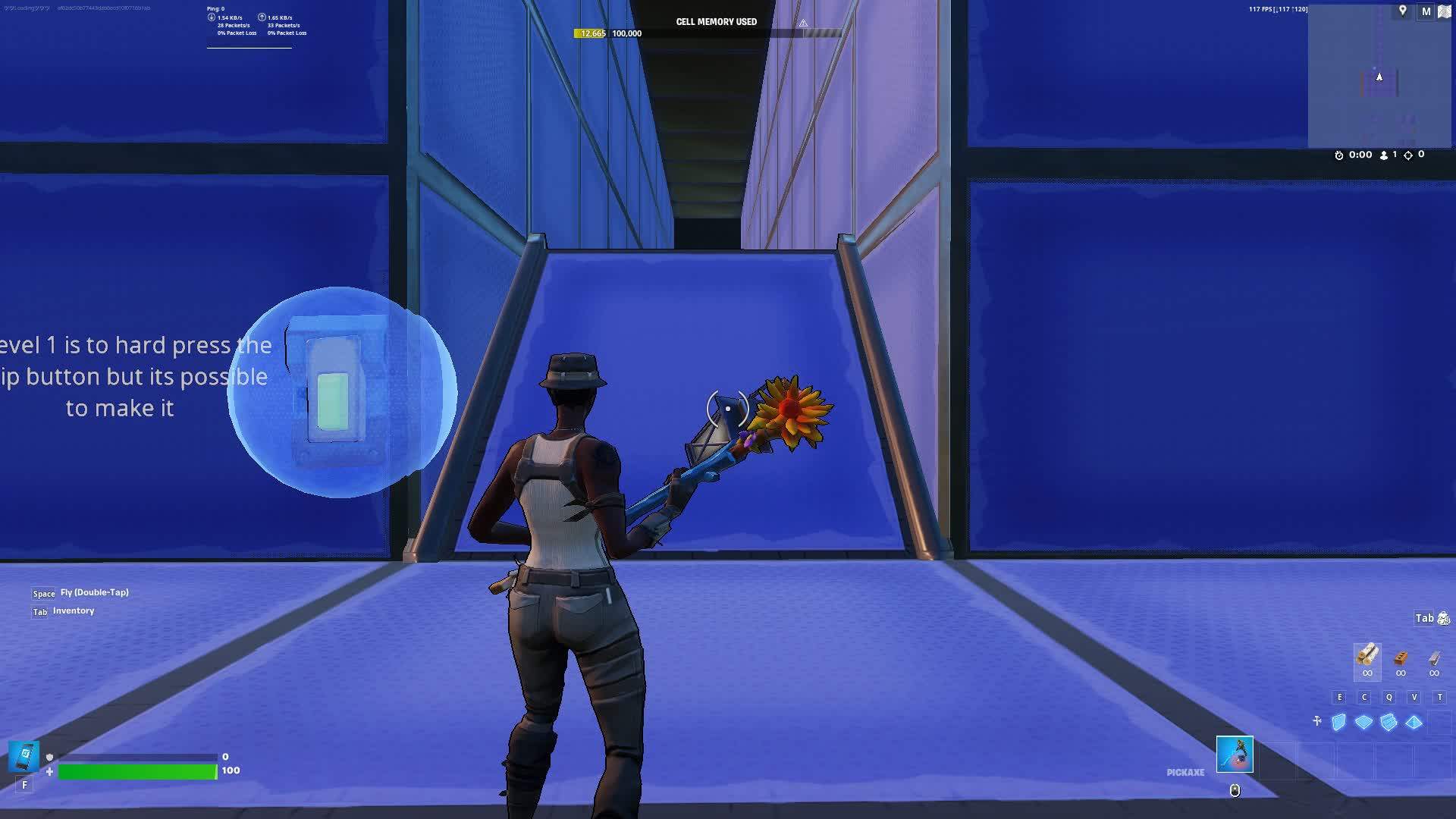Image resolution: width=1456 pixels, height=819 pixels.
Task: Toggle the map flag icon near the minimap
Action: coord(1444,11)
